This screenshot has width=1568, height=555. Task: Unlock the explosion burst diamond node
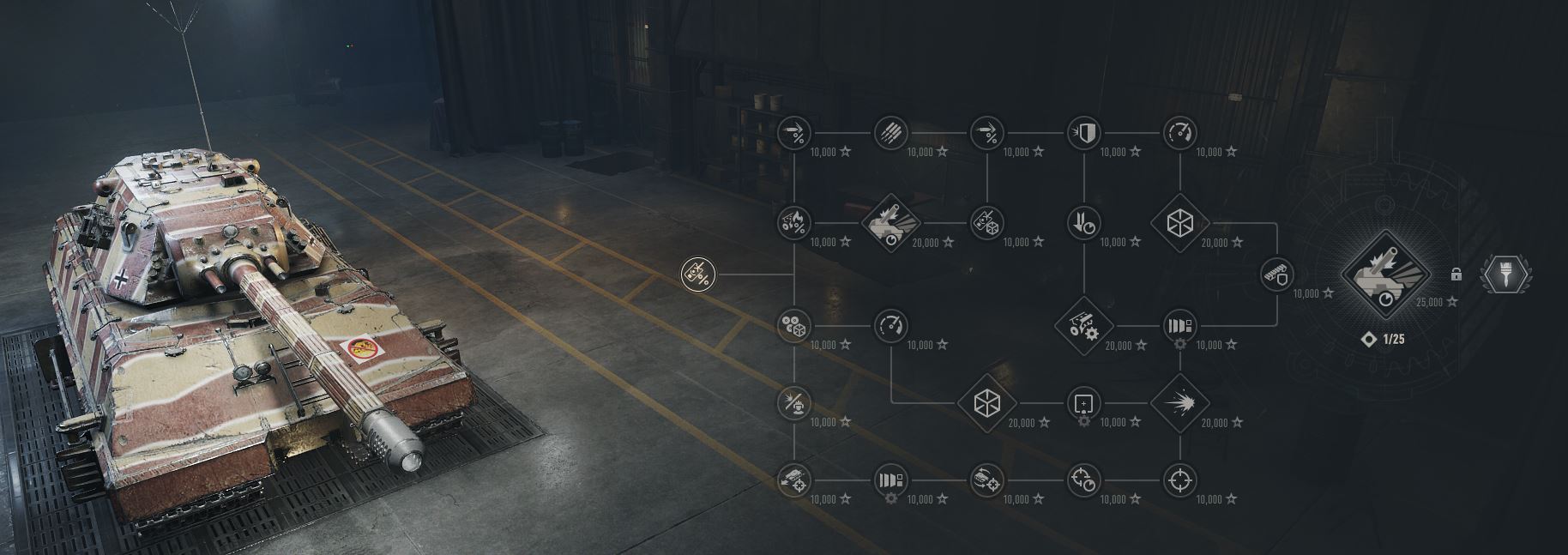click(x=1180, y=402)
